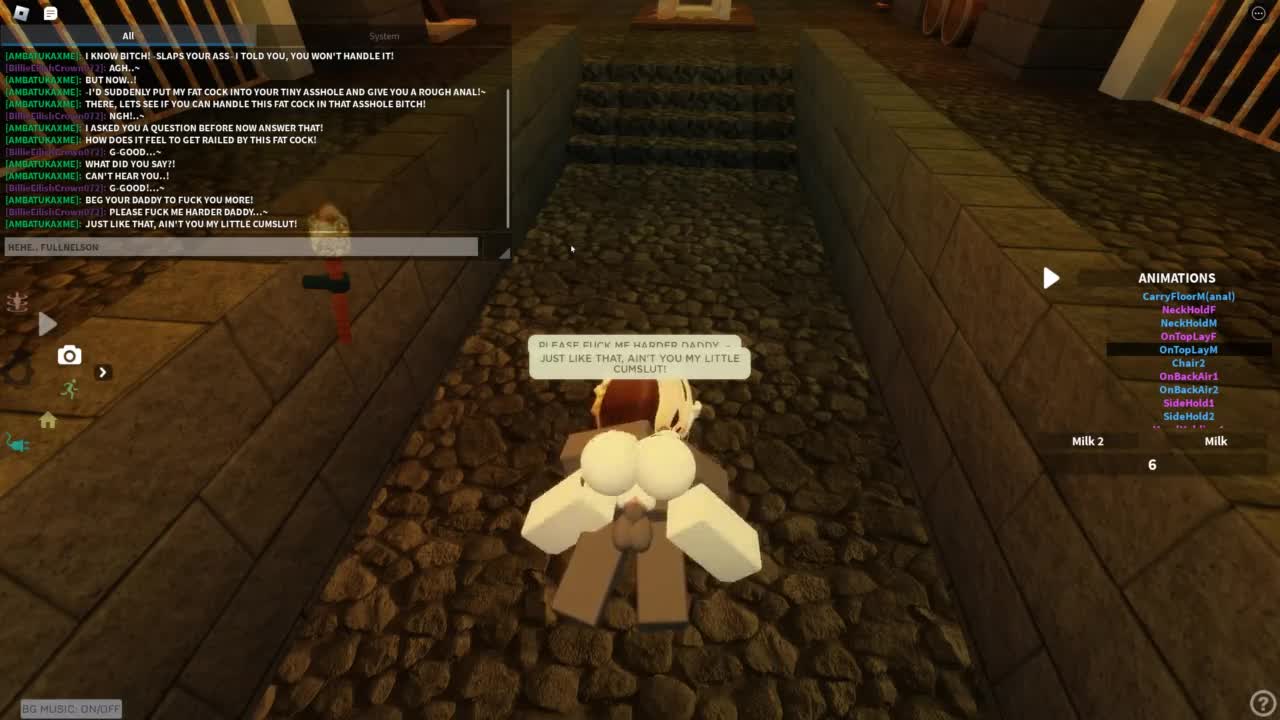This screenshot has height=720, width=1280.
Task: Click the home icon
Action: [47, 421]
